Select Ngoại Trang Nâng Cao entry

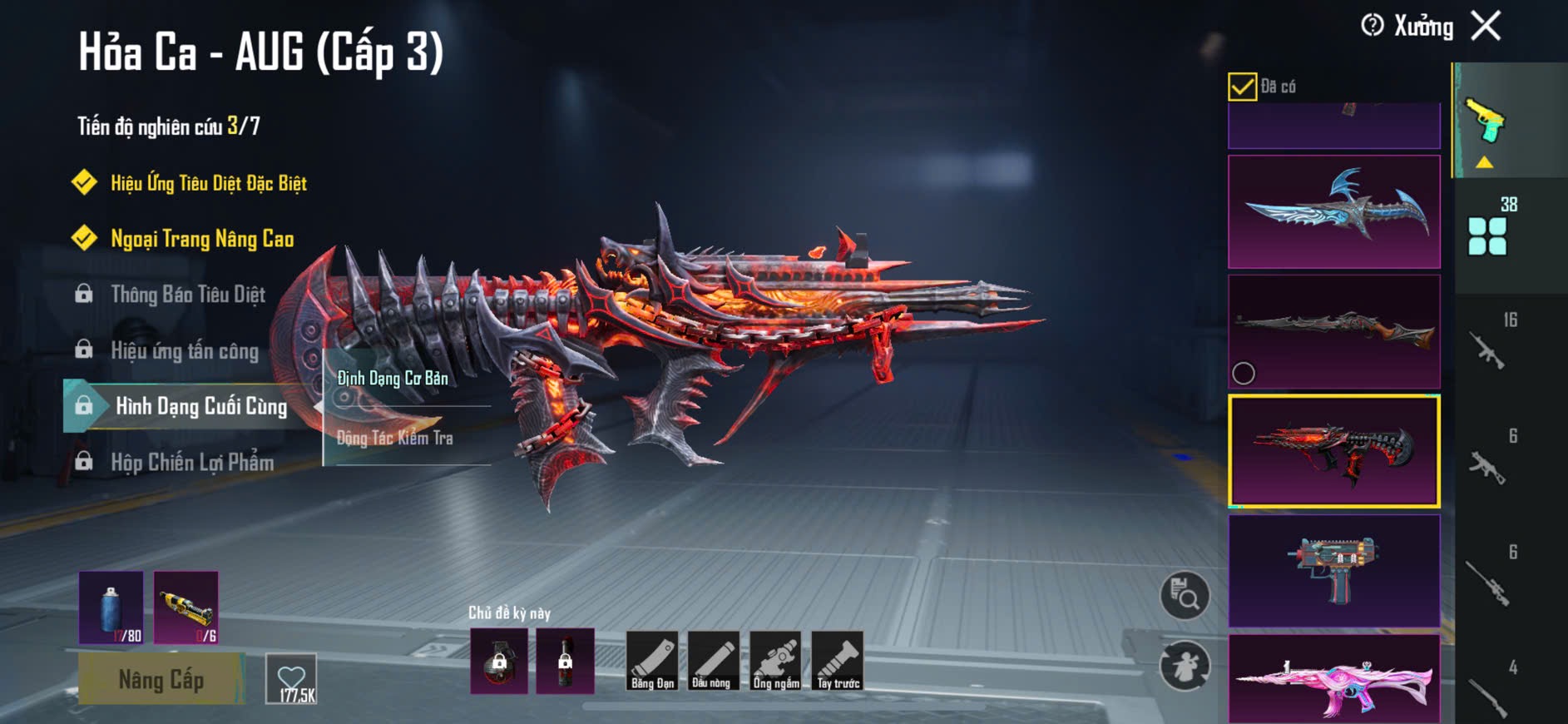[x=202, y=239]
